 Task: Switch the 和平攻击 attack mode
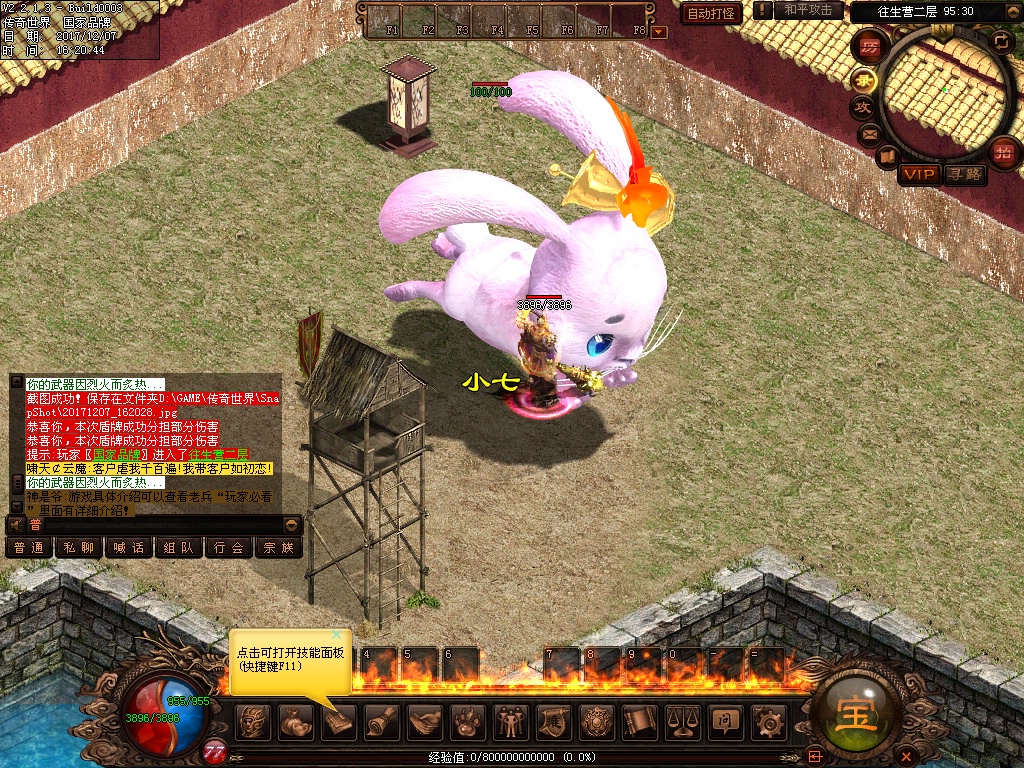point(808,10)
